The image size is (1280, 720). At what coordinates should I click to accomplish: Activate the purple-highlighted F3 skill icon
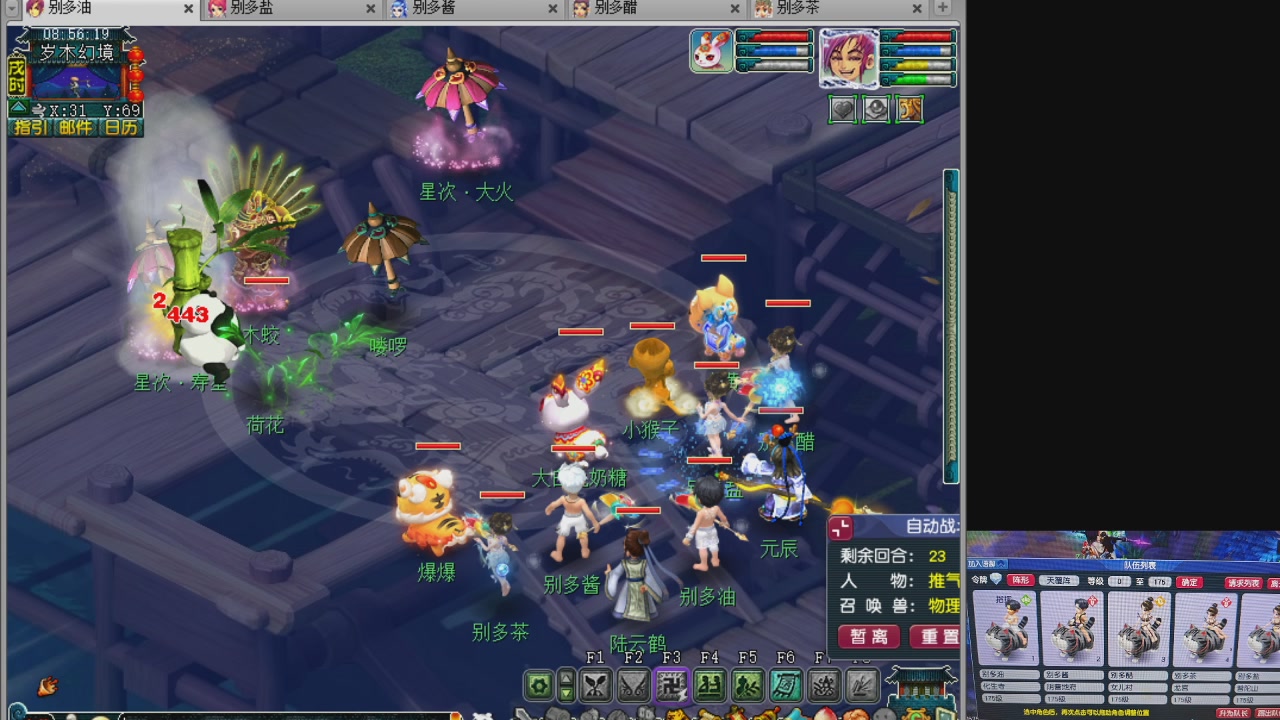pyautogui.click(x=670, y=685)
